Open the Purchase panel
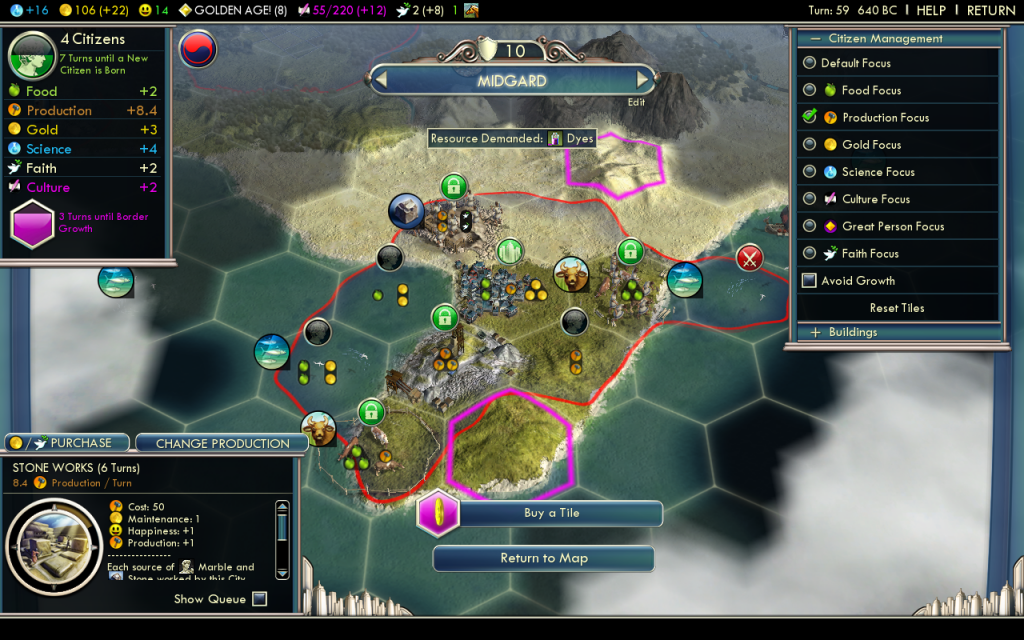 tap(67, 442)
